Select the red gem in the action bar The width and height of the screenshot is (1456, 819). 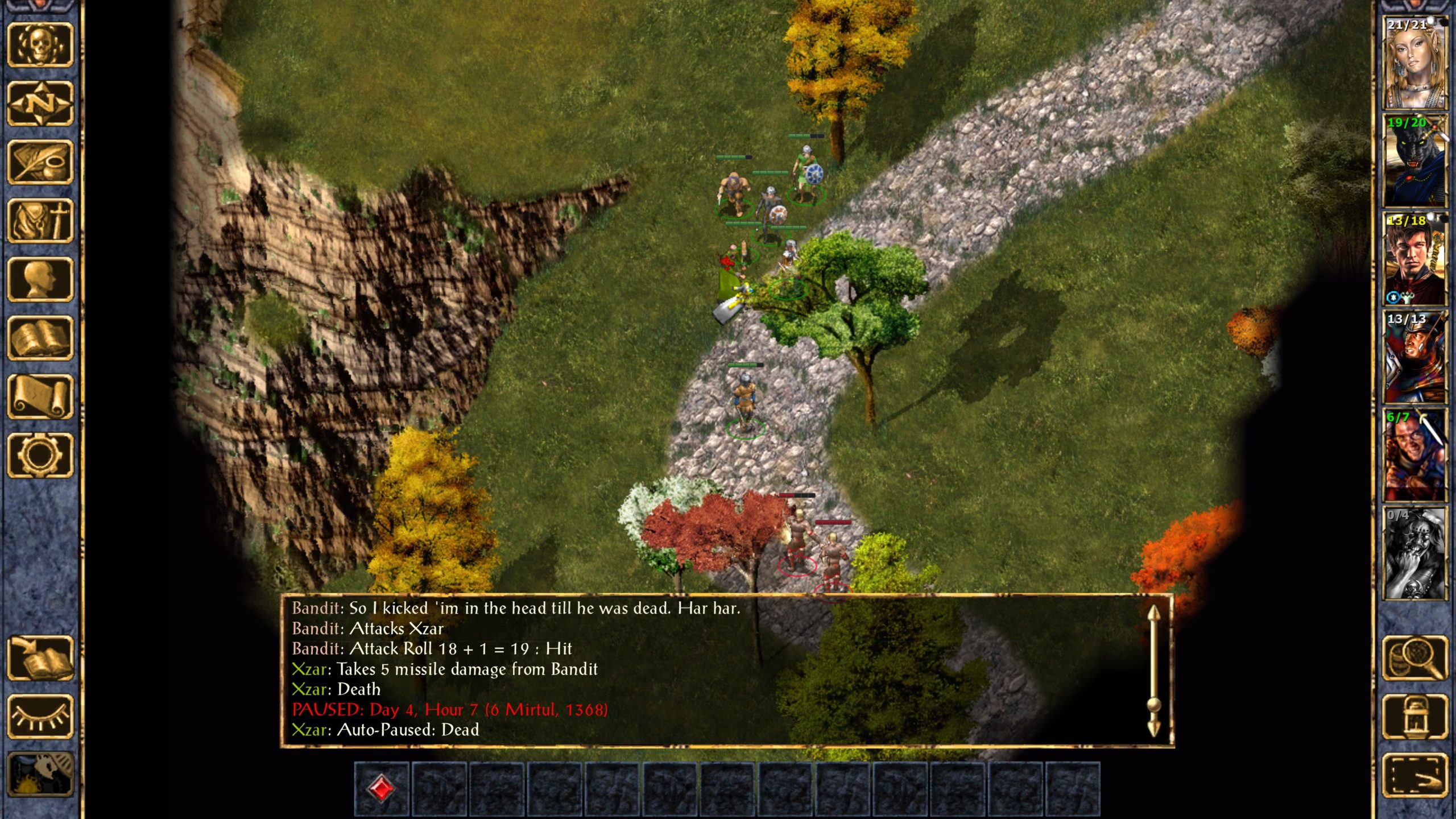pyautogui.click(x=381, y=789)
